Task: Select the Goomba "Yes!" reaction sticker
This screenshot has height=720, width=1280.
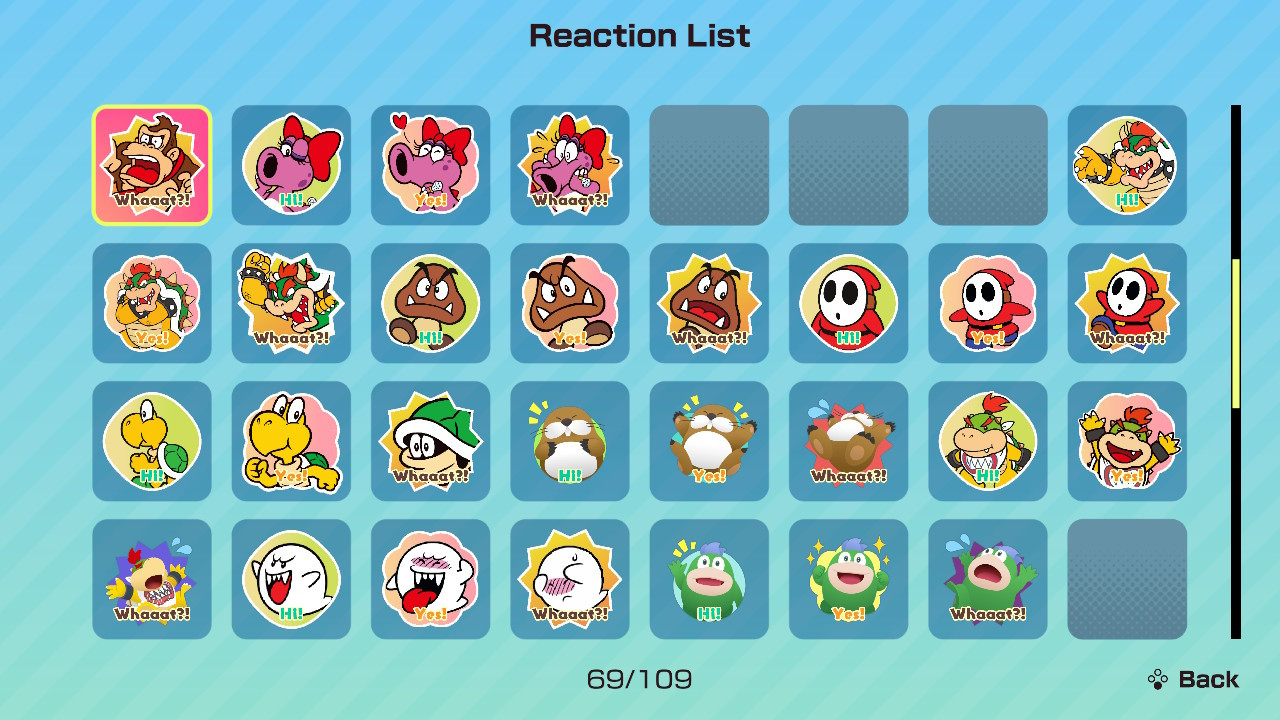Action: click(569, 302)
